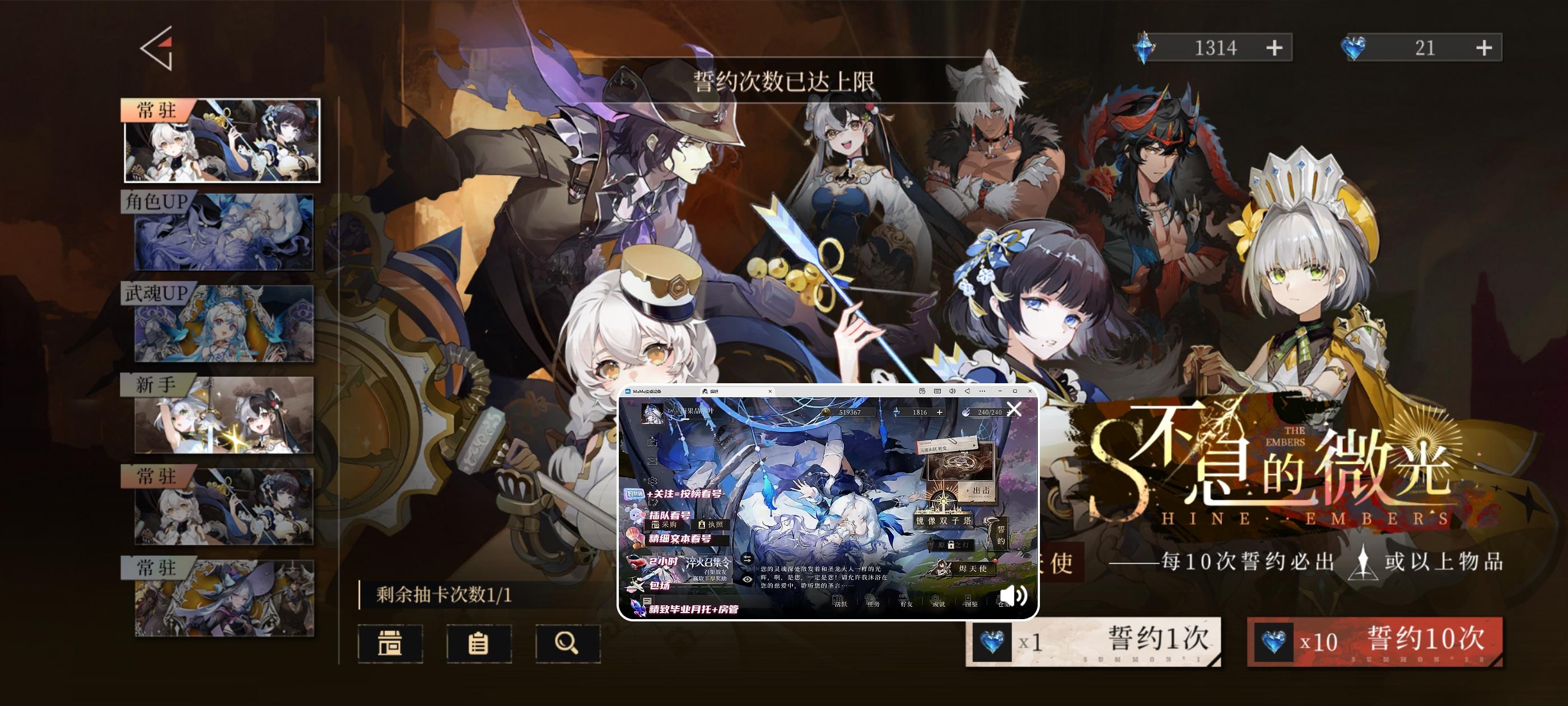Hide dialogue text using the eye icon

click(747, 579)
